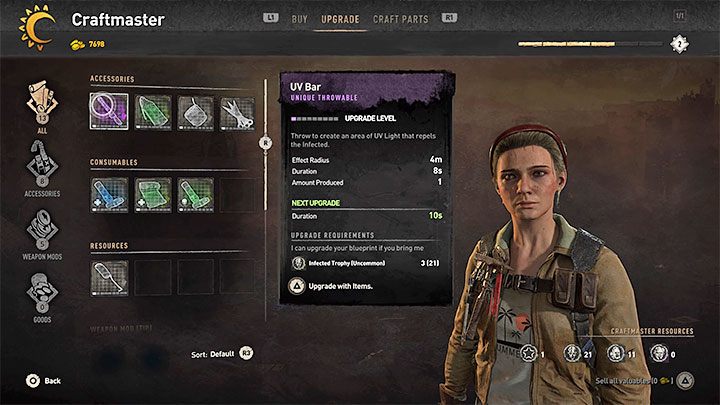Choose the green accessory blueprint slot
Image resolution: width=720 pixels, height=405 pixels.
point(152,112)
